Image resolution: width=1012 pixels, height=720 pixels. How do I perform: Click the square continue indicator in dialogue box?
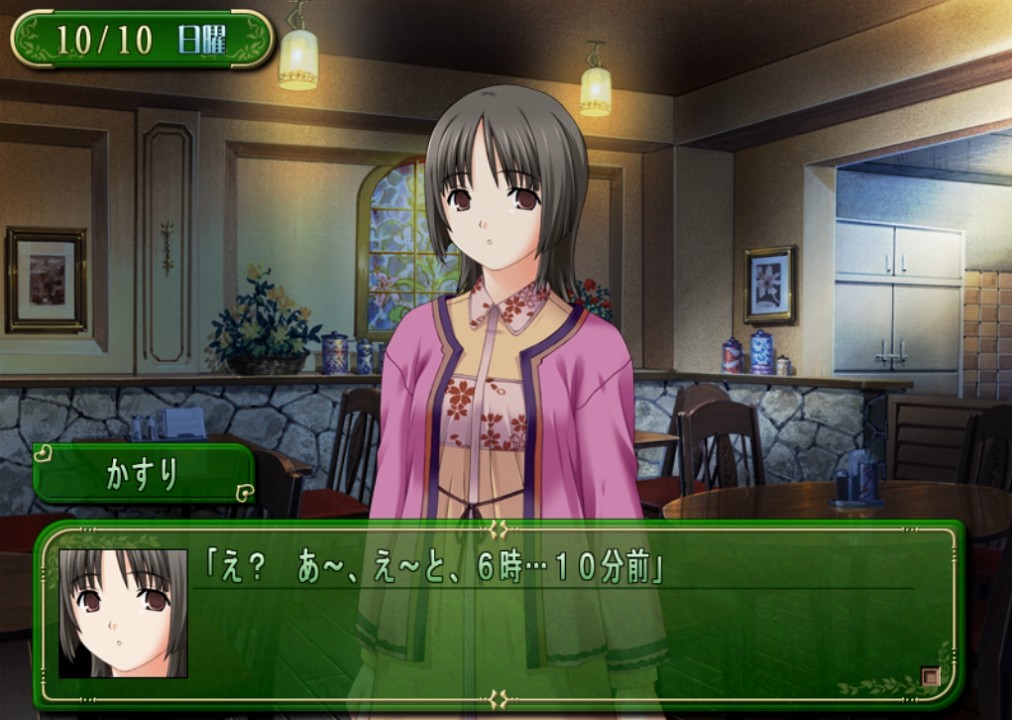[x=930, y=677]
